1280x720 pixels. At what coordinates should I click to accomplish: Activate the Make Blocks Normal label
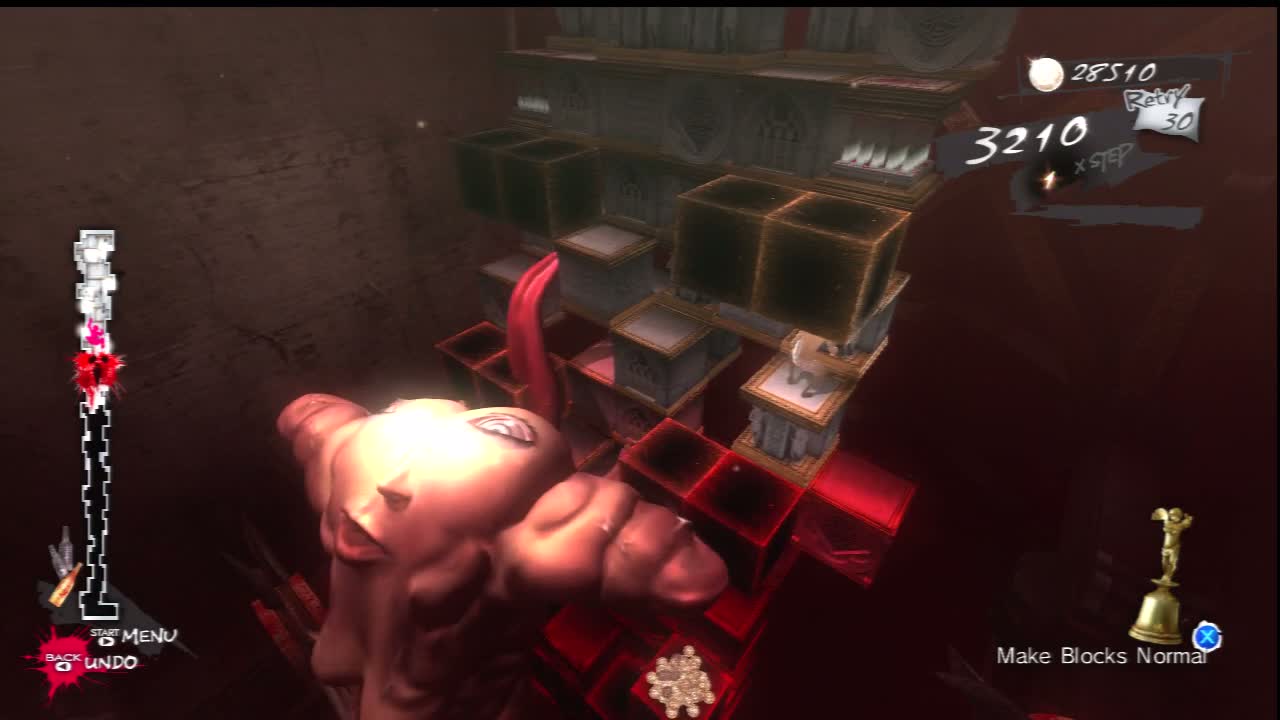(x=1100, y=656)
